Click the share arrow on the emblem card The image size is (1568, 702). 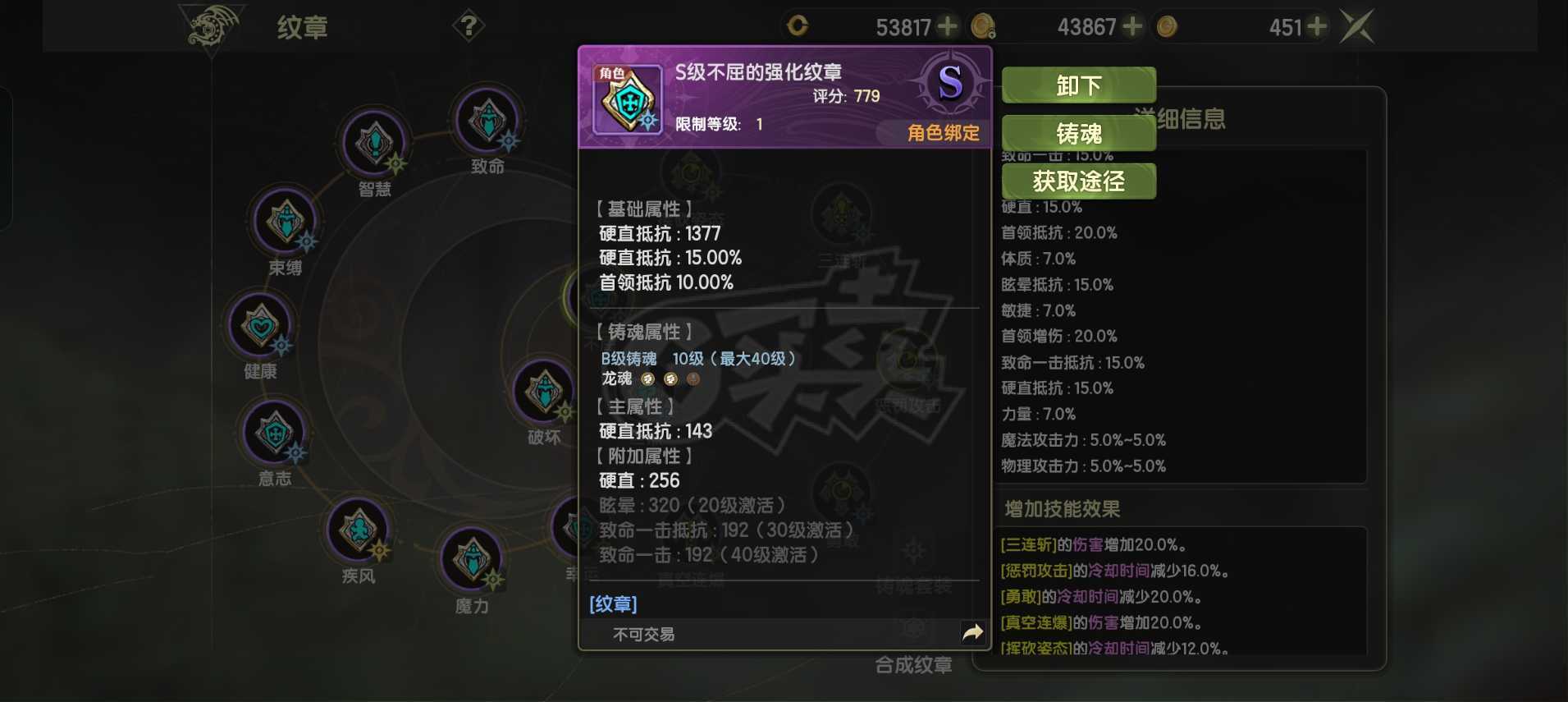tap(973, 632)
